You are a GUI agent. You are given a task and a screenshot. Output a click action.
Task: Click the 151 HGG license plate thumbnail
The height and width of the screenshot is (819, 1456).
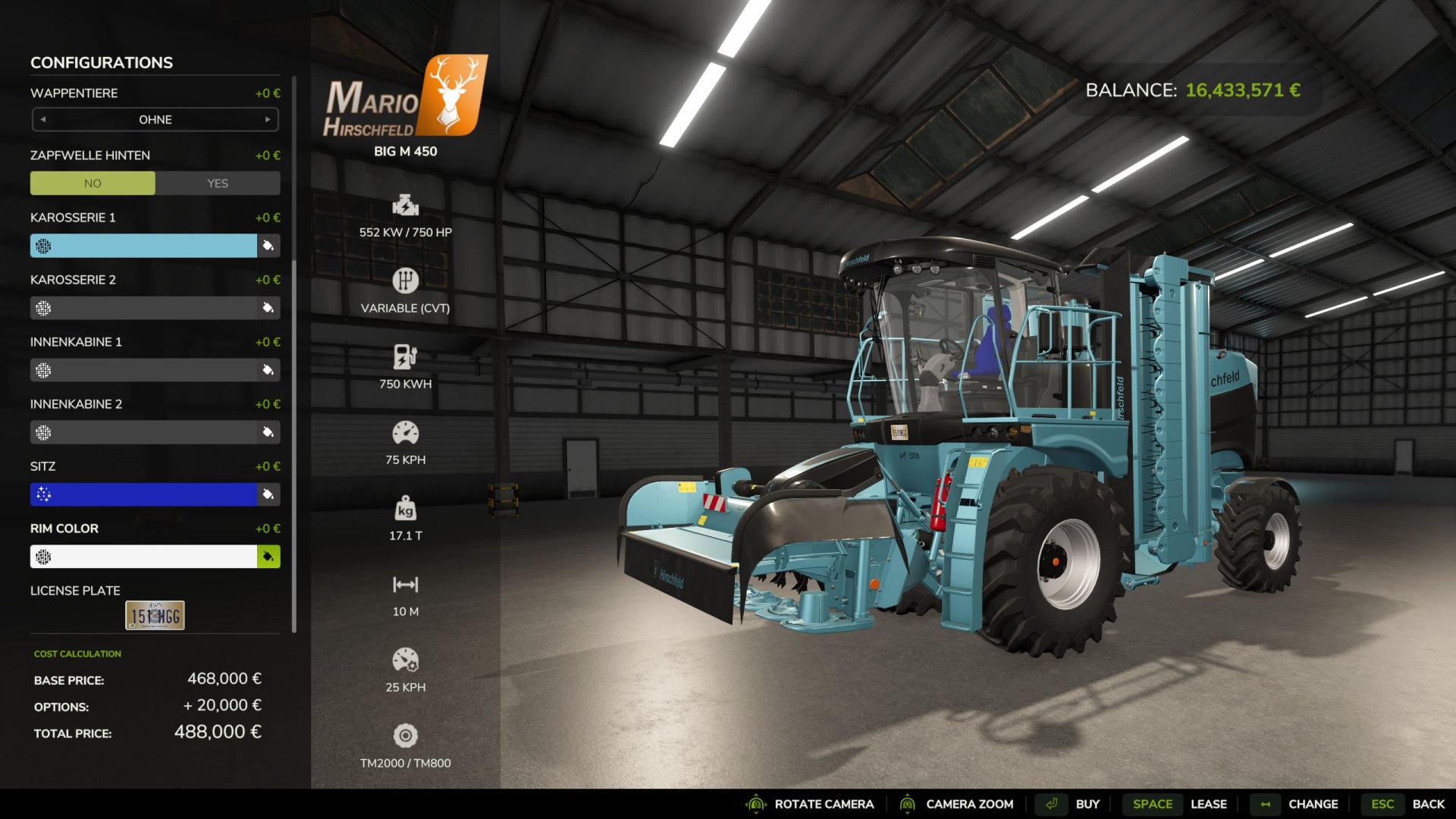pos(154,614)
